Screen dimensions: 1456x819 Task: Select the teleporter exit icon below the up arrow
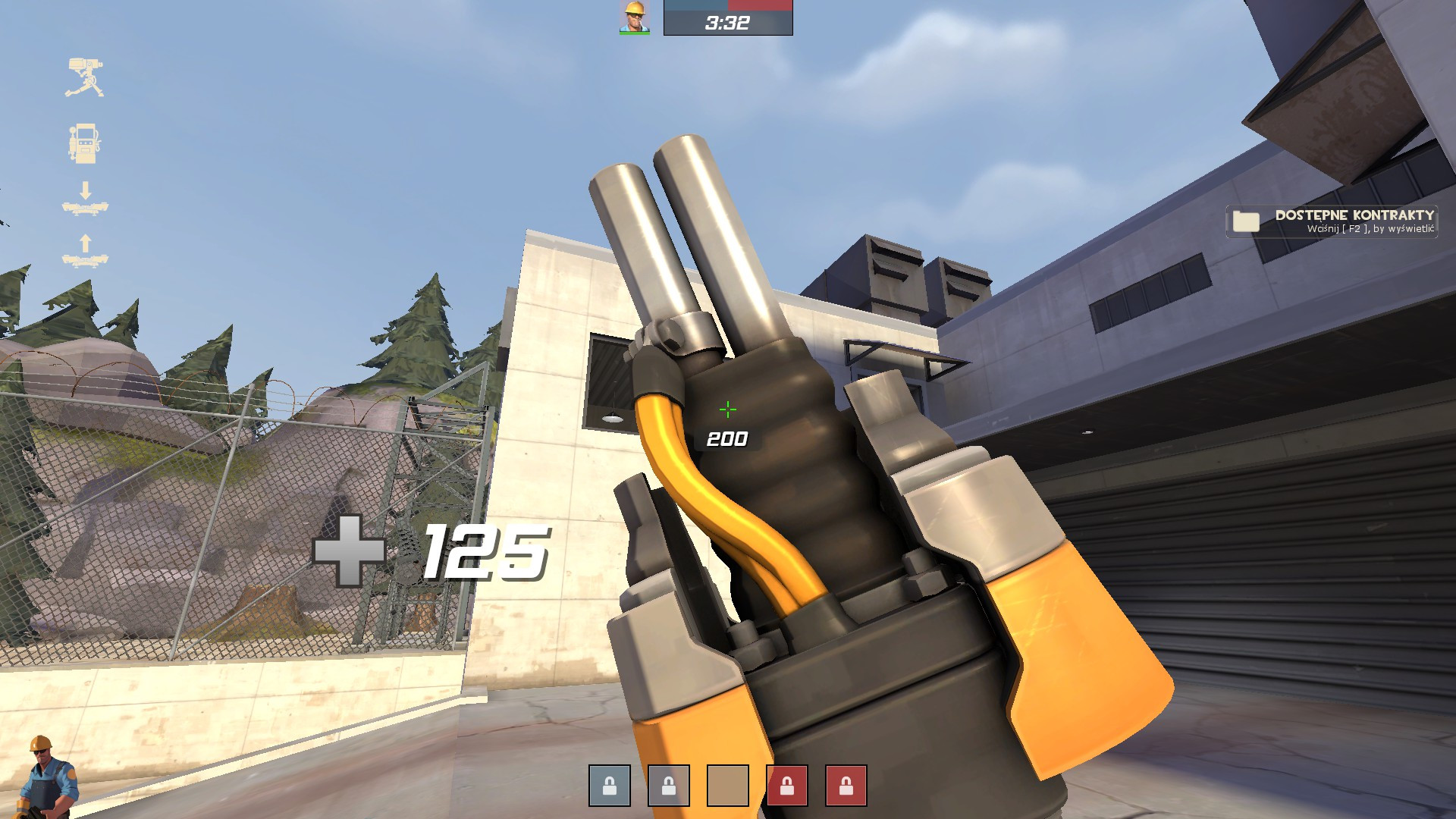86,262
